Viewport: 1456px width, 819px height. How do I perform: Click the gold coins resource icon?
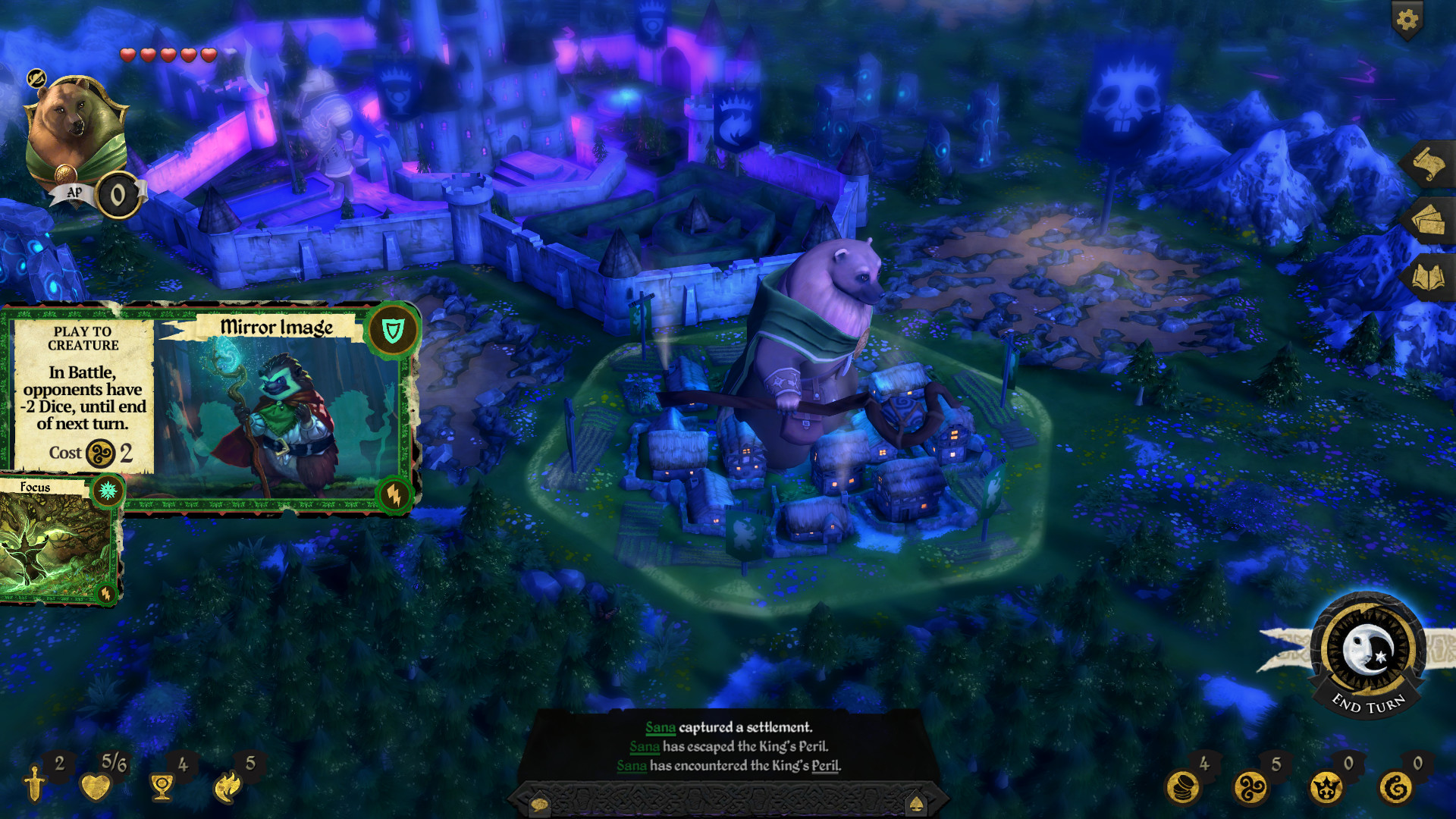[x=1182, y=787]
